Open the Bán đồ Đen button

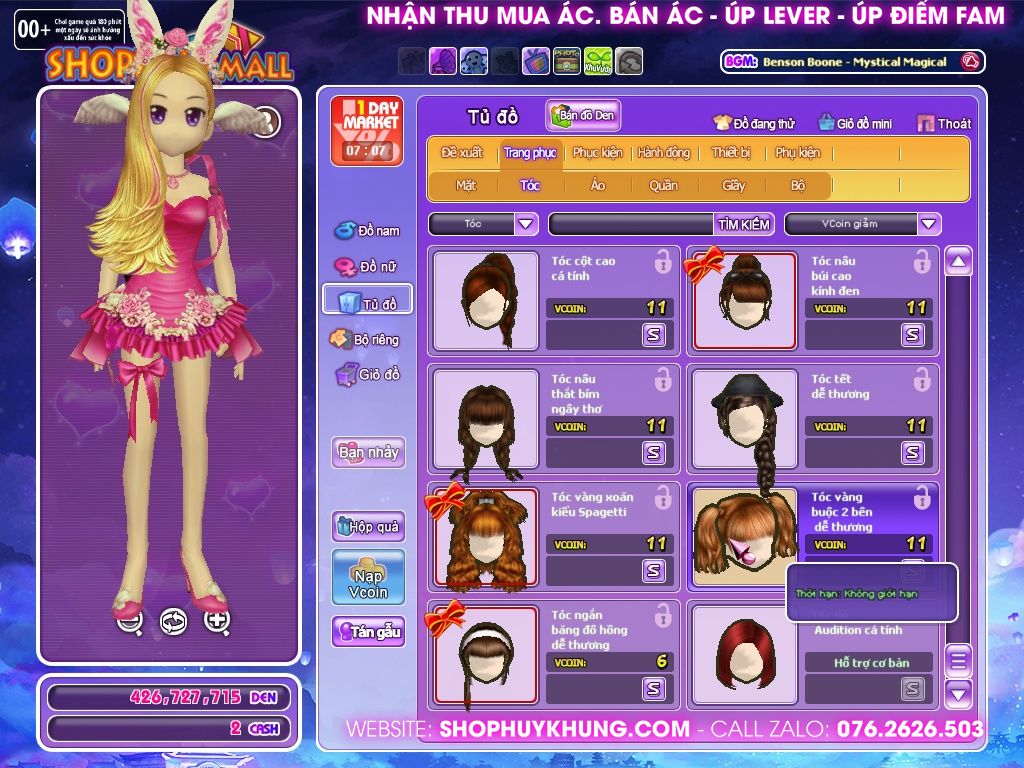point(583,116)
